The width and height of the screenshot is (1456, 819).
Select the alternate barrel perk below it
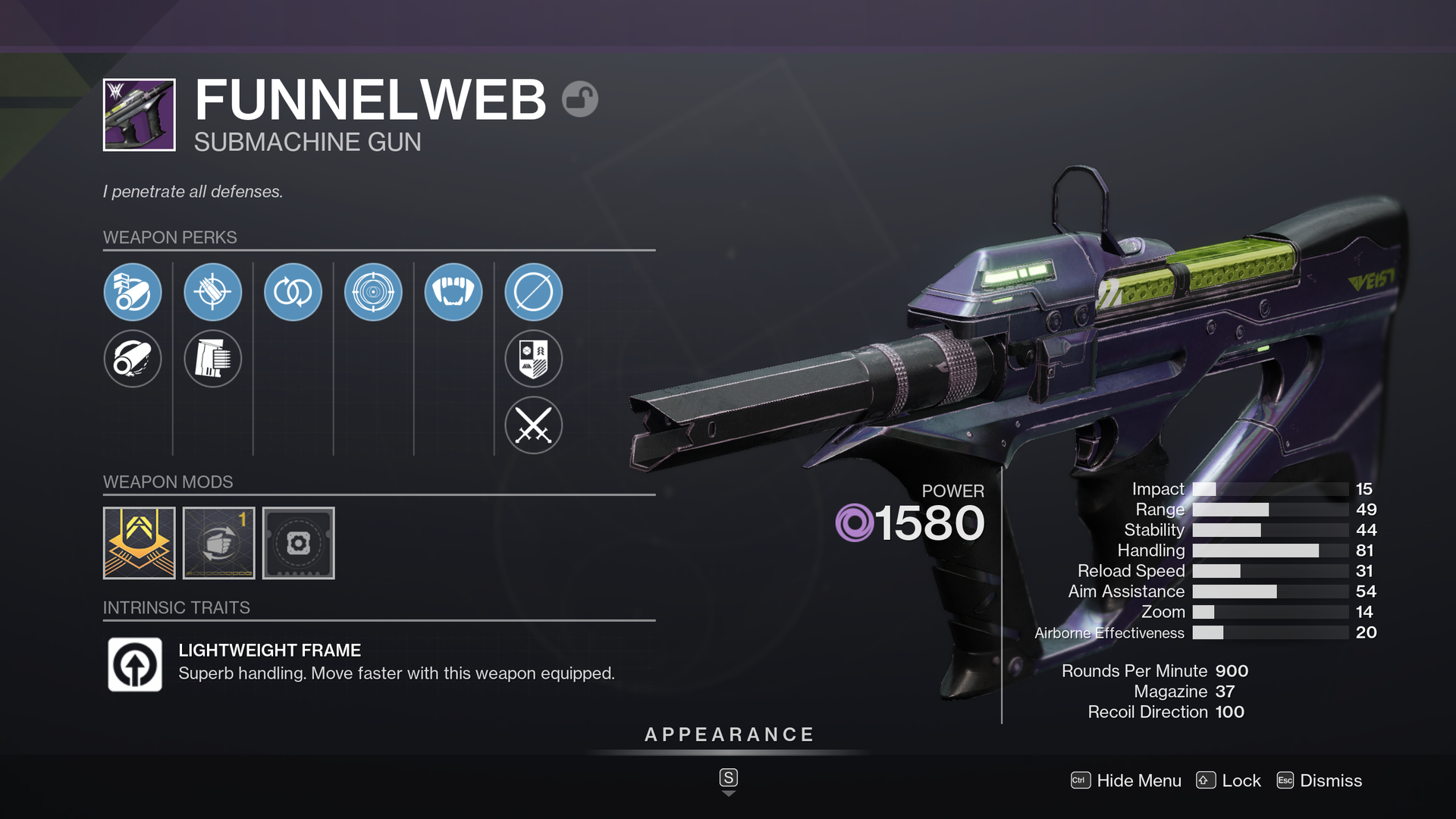pos(133,359)
